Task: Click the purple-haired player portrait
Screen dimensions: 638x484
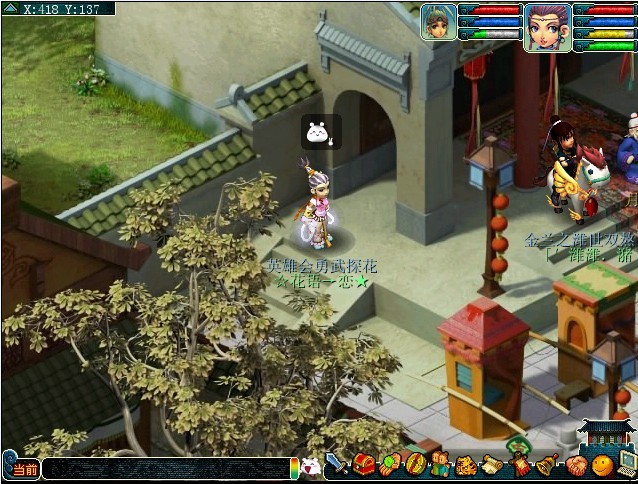Action: tap(547, 26)
